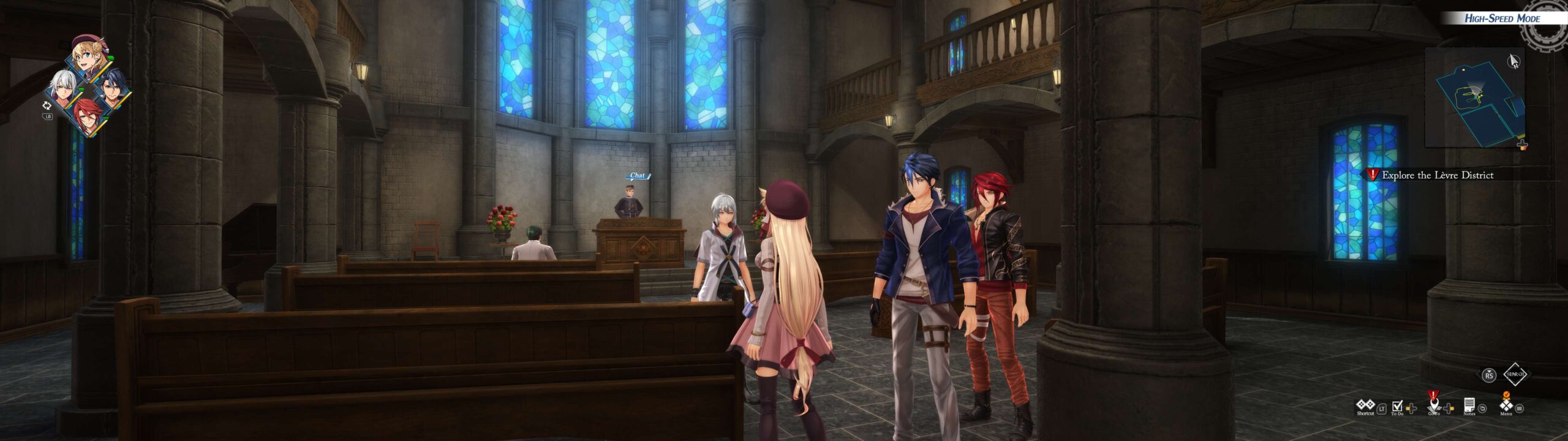Click the Chat bubble above the priest
The height and width of the screenshot is (441, 1568).
(638, 176)
